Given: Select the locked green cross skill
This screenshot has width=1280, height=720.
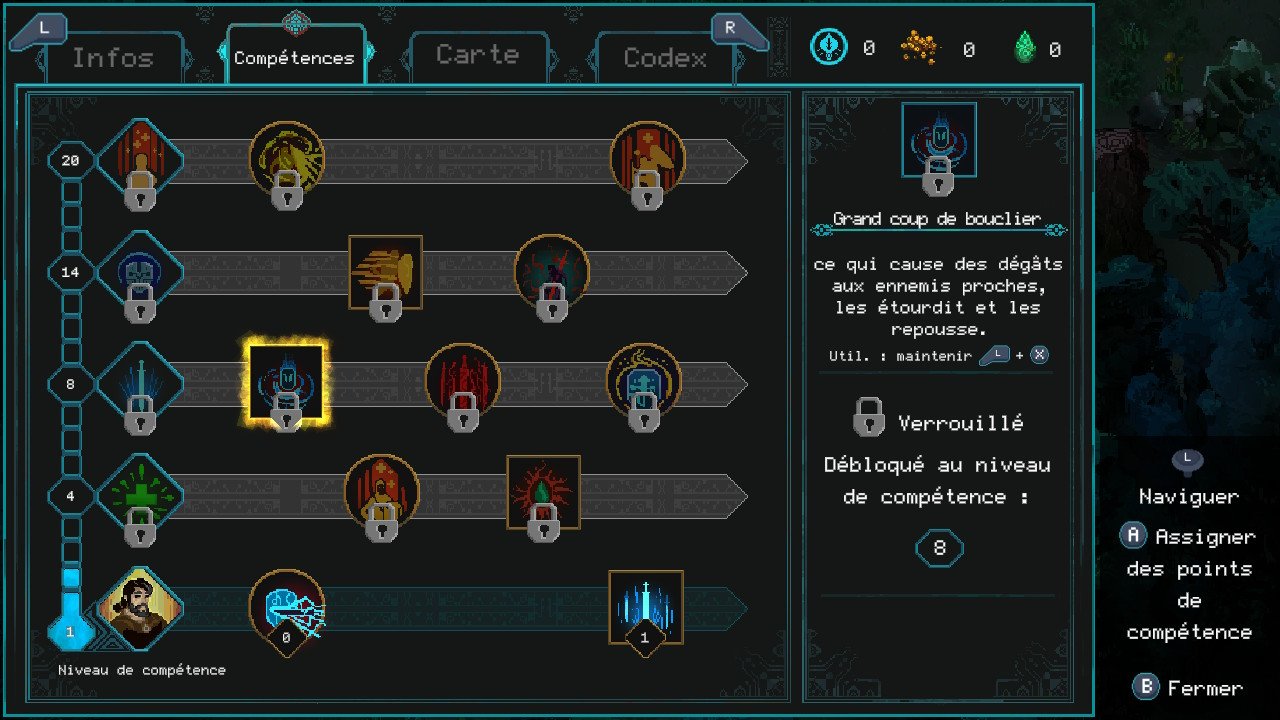Looking at the screenshot, I should pyautogui.click(x=141, y=496).
